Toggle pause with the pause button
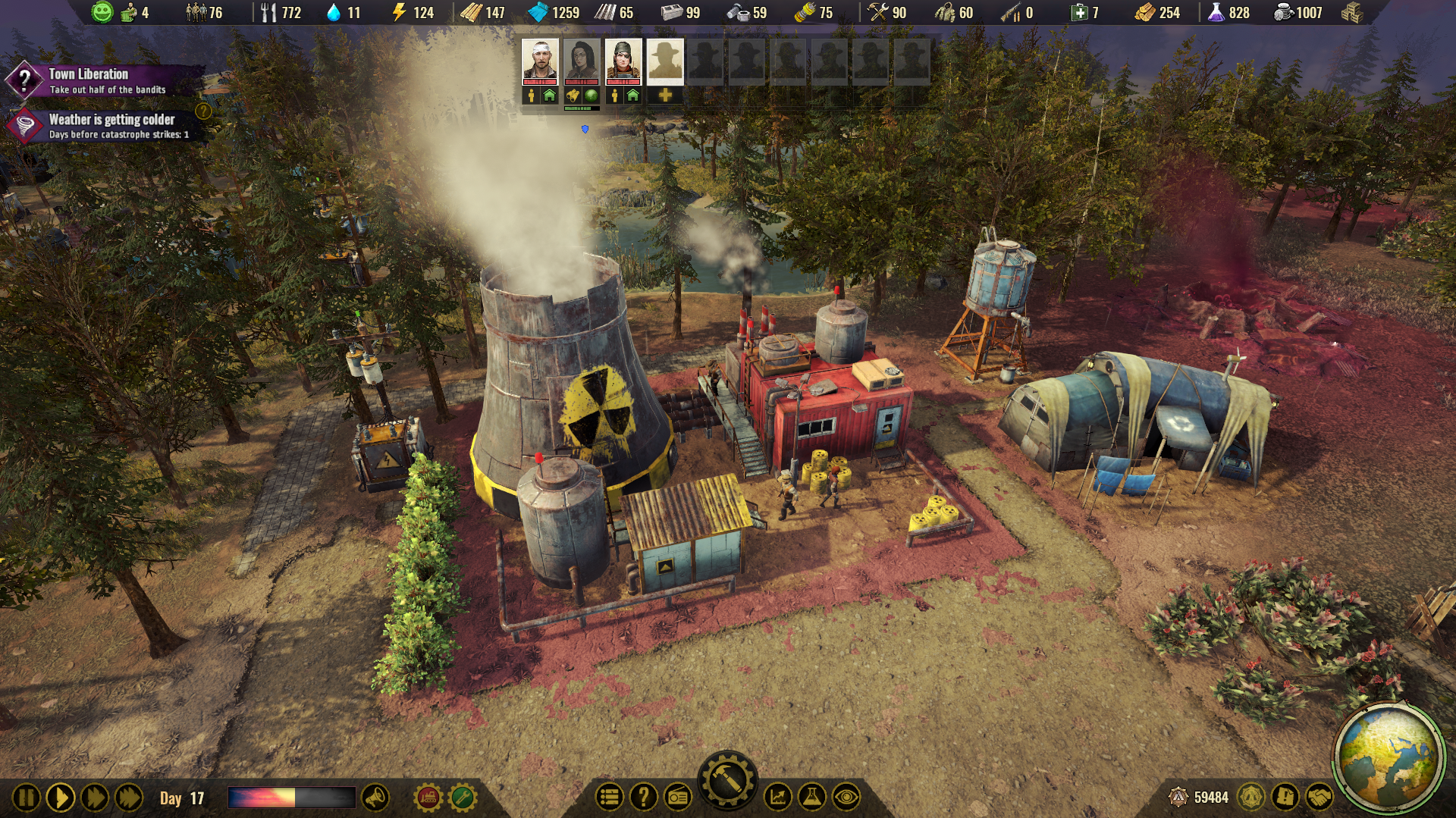The width and height of the screenshot is (1456, 818). pyautogui.click(x=27, y=797)
